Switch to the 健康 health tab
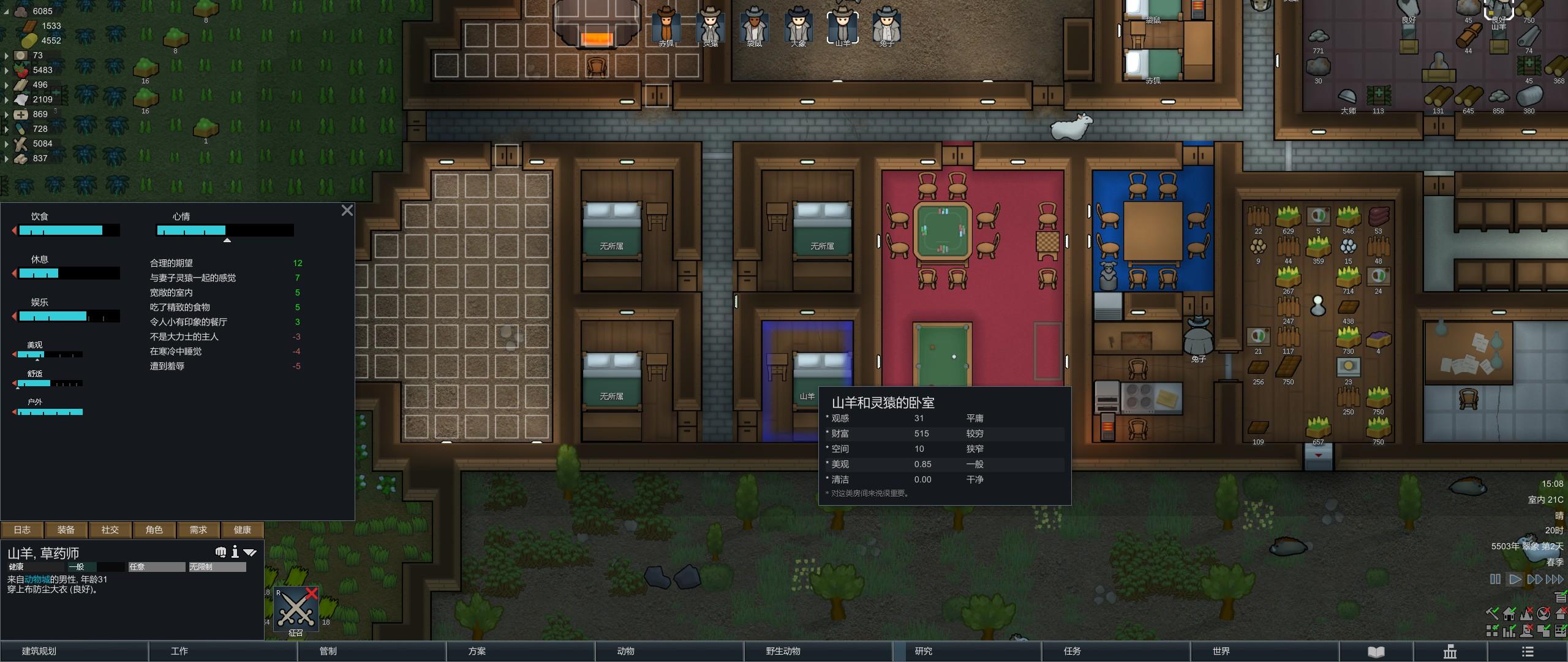Image resolution: width=1568 pixels, height=662 pixels. point(243,530)
